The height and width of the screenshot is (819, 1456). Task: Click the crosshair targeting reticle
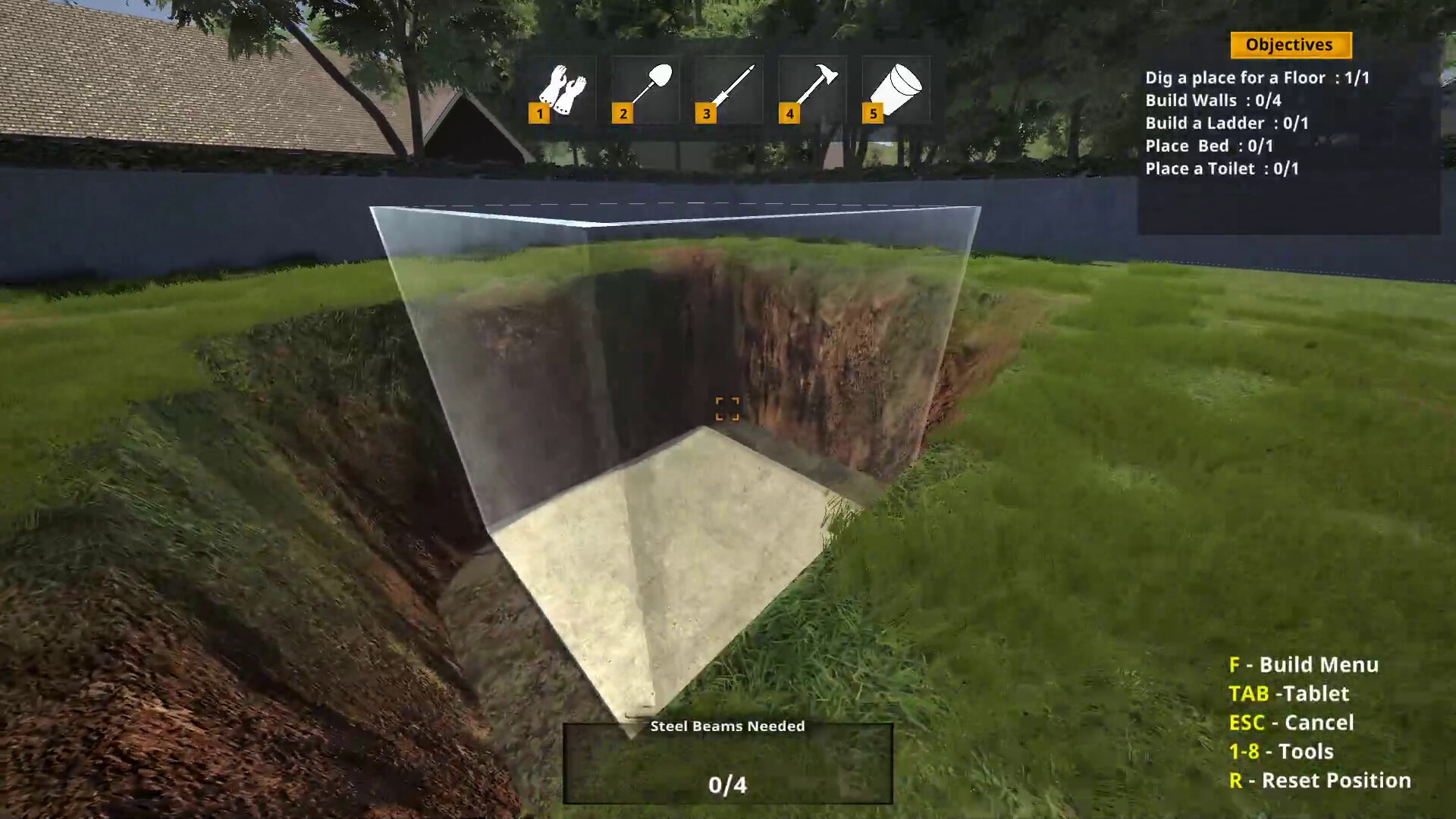(x=727, y=409)
